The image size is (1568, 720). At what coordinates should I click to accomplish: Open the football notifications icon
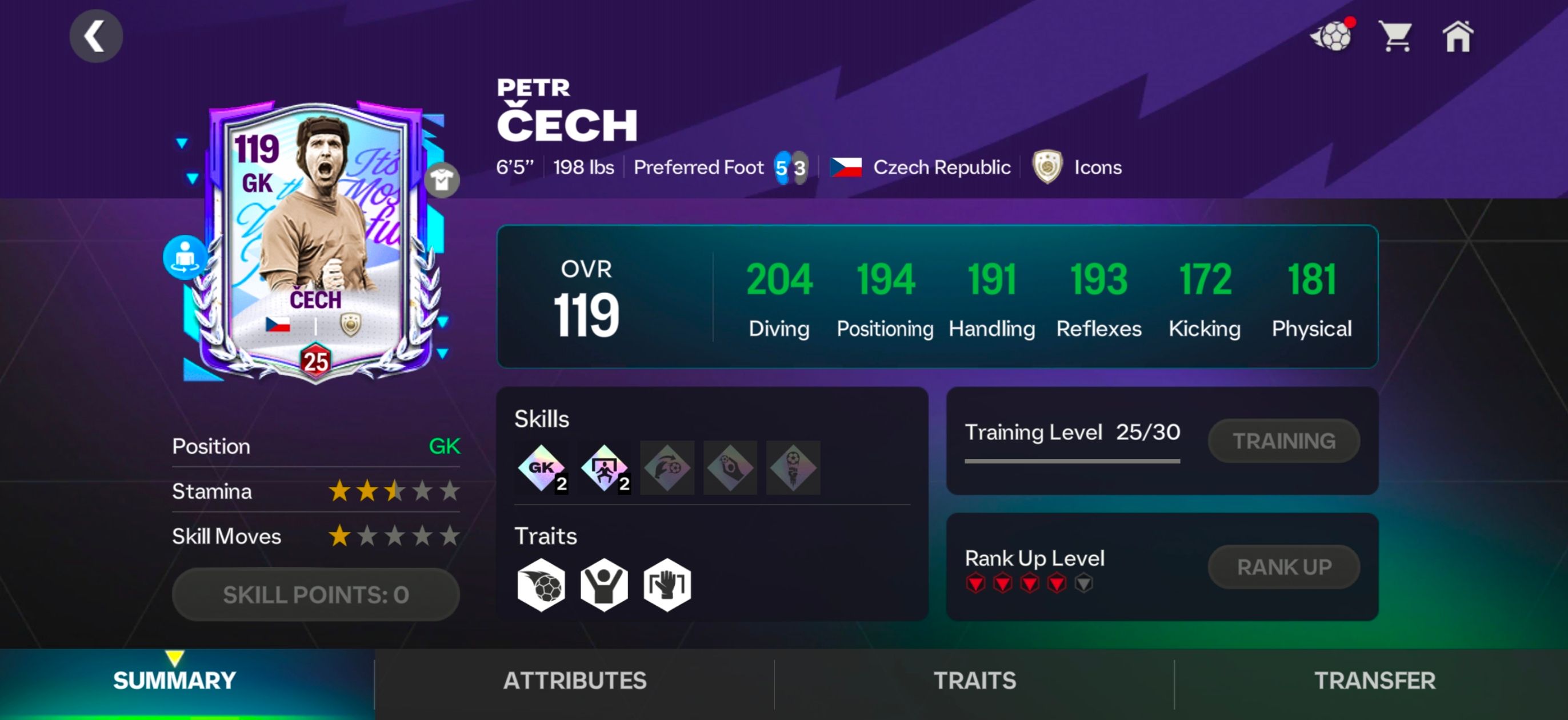1333,37
